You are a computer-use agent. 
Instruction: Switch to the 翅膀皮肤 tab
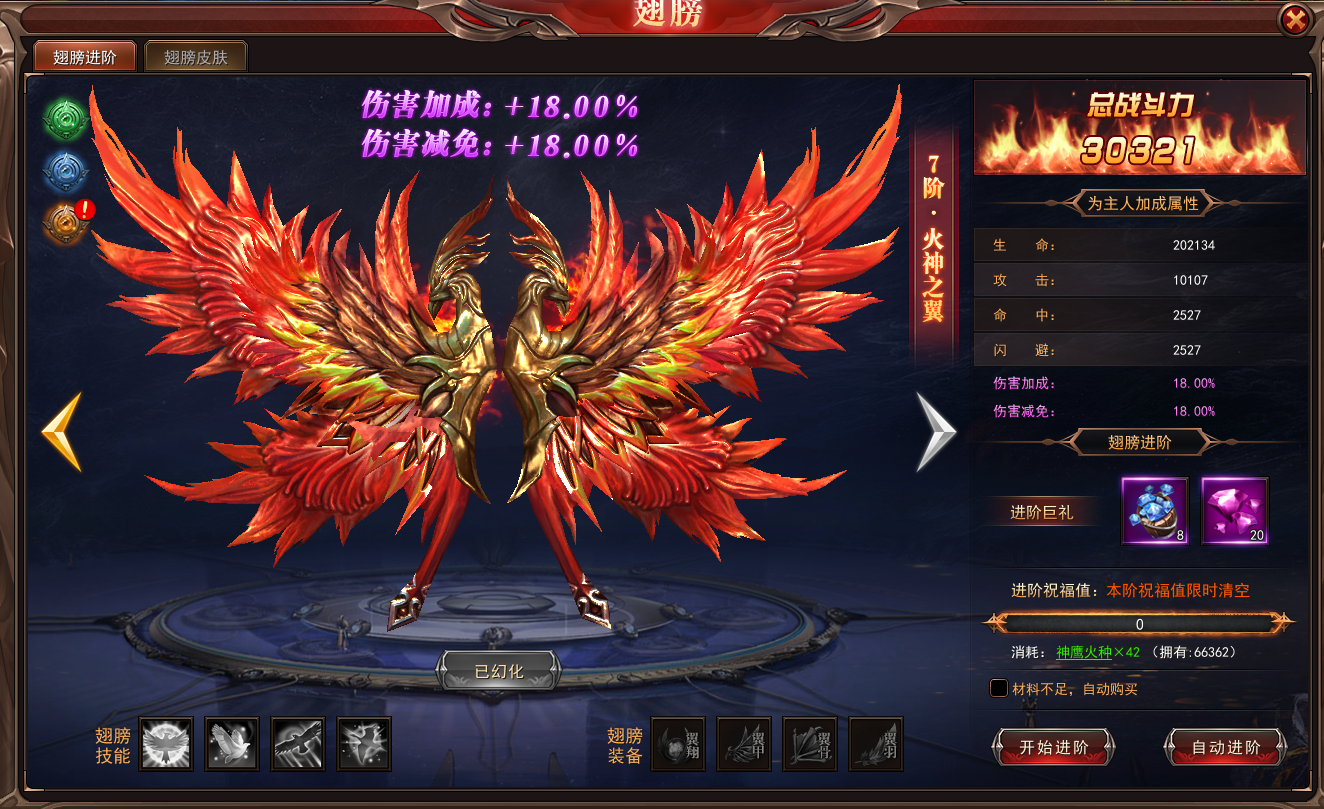tap(196, 57)
